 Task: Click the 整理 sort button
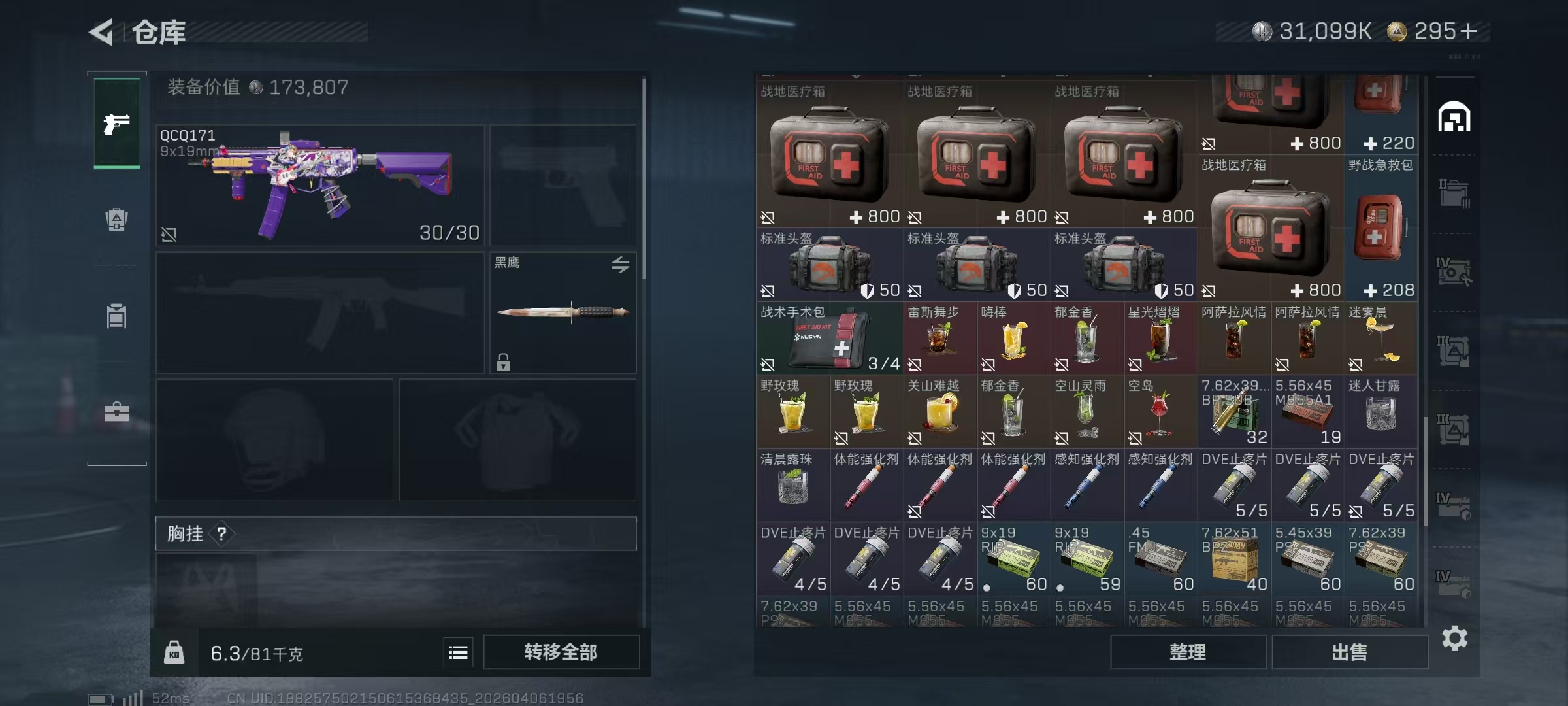[x=1187, y=652]
